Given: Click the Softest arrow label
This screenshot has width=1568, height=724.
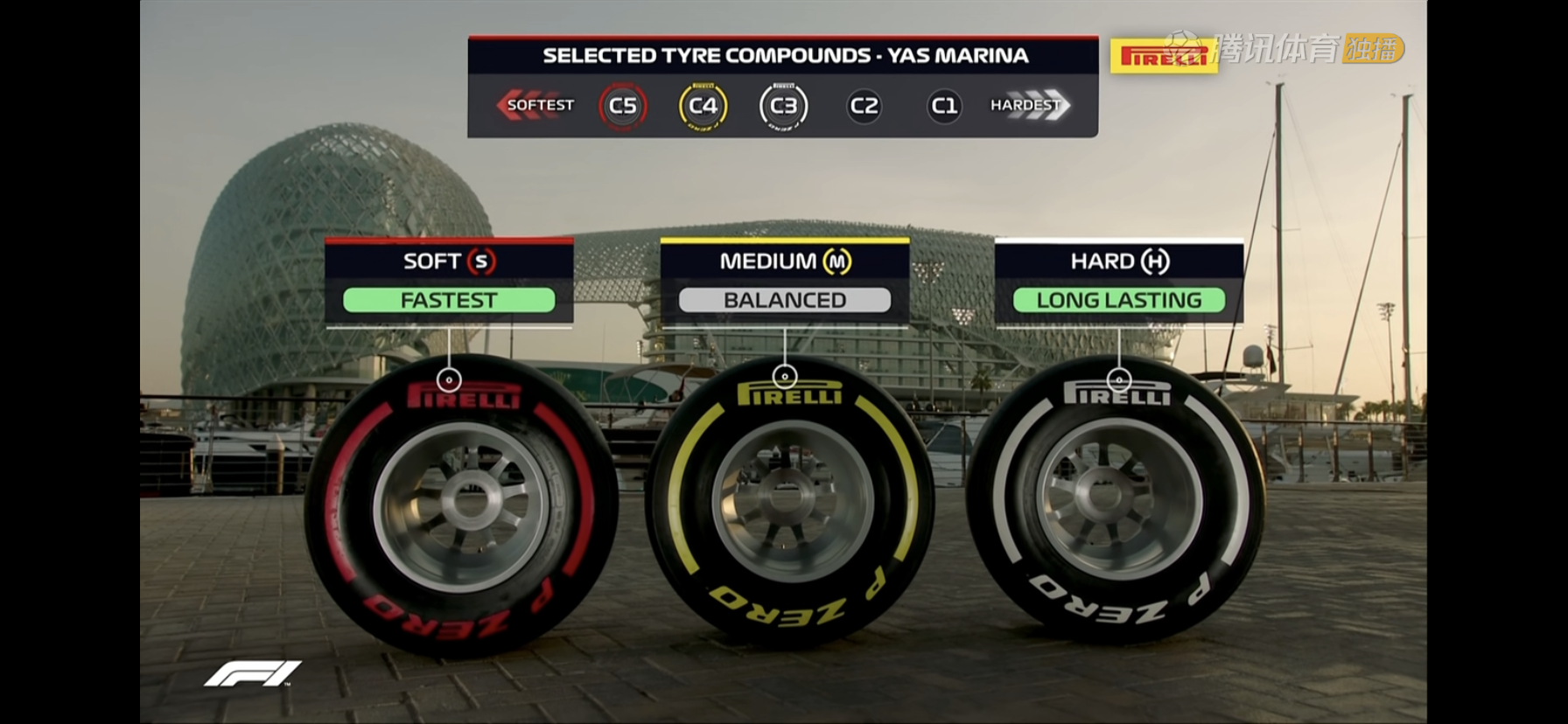Looking at the screenshot, I should (x=535, y=105).
